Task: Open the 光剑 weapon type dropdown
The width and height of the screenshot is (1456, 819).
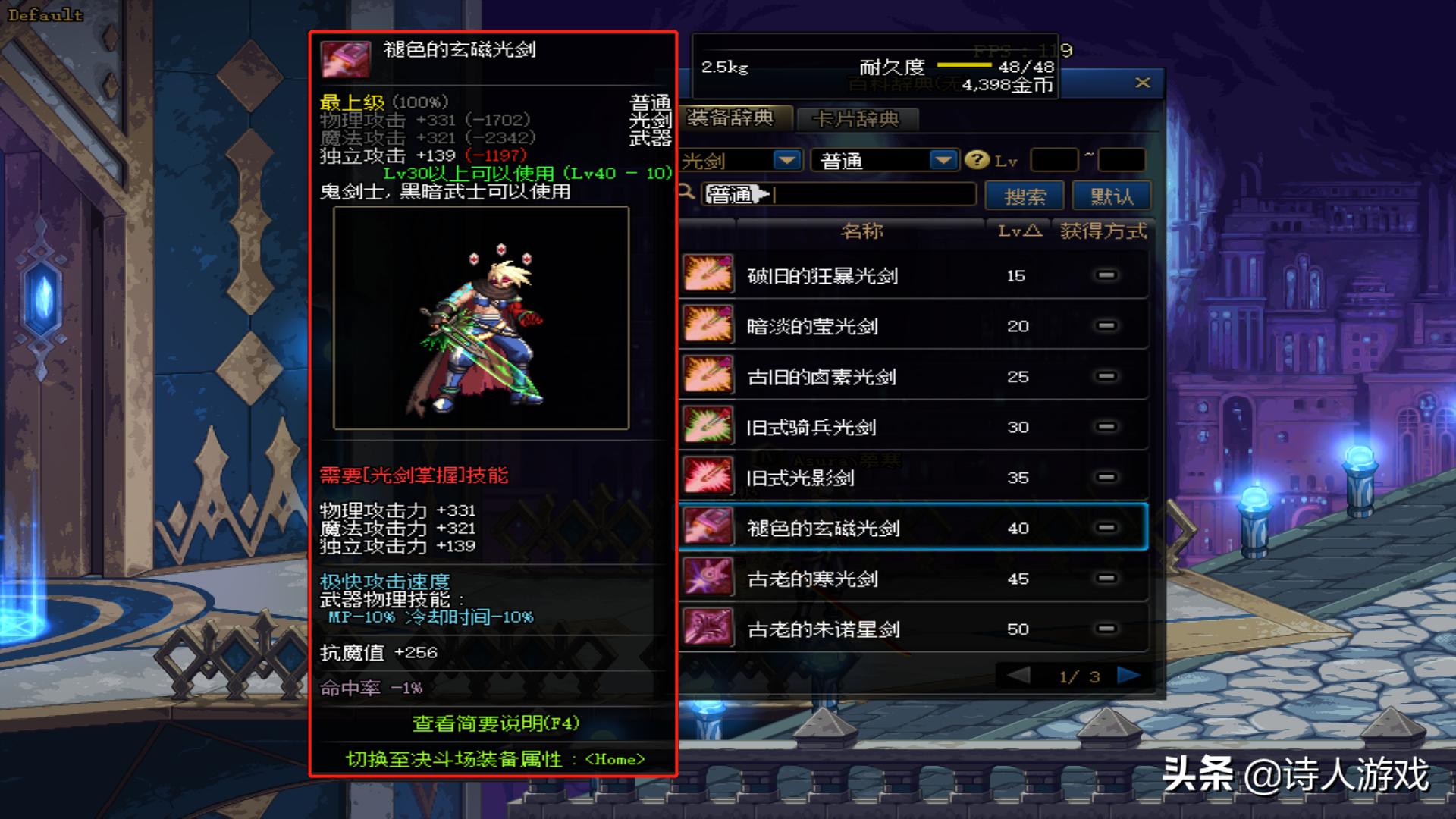Action: (786, 160)
